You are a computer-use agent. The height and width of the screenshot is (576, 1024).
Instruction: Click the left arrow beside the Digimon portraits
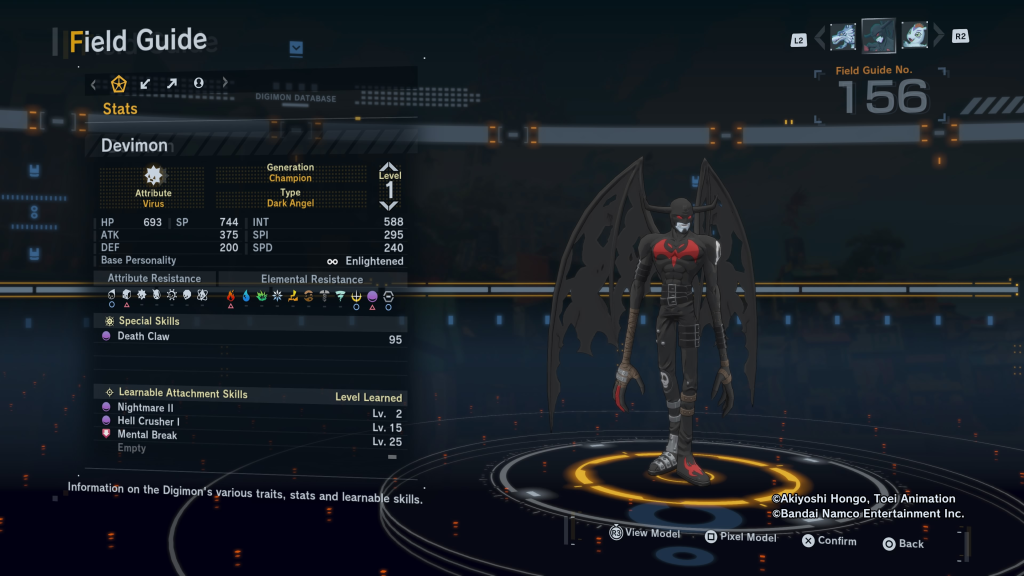820,38
